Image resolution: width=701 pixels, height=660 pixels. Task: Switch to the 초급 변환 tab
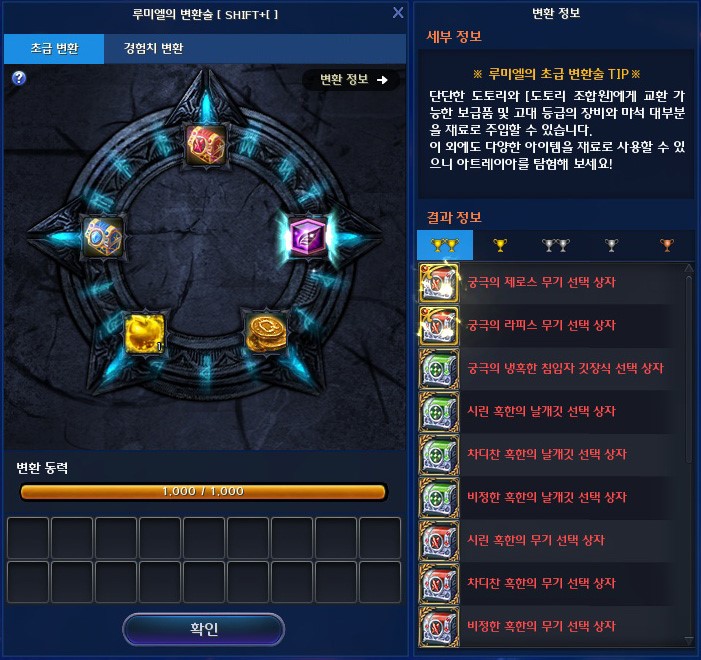(54, 48)
